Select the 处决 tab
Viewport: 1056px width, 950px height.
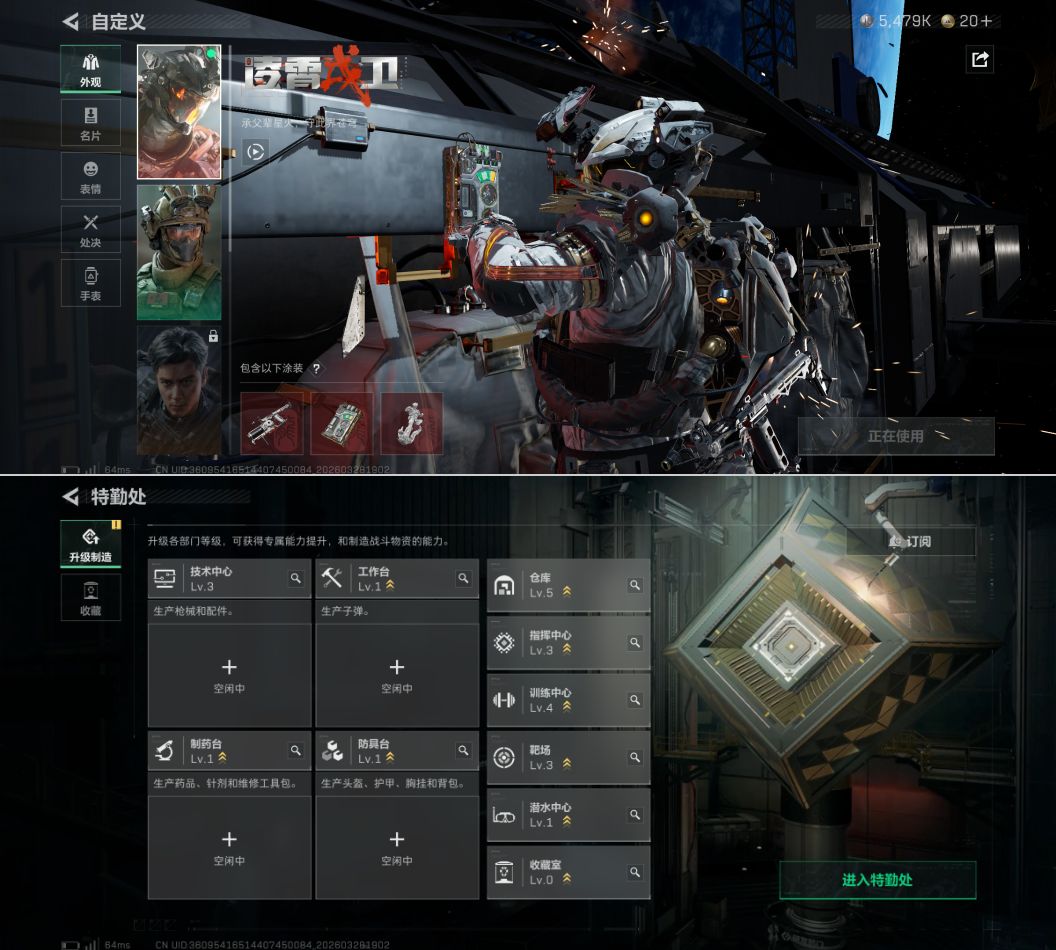(90, 230)
